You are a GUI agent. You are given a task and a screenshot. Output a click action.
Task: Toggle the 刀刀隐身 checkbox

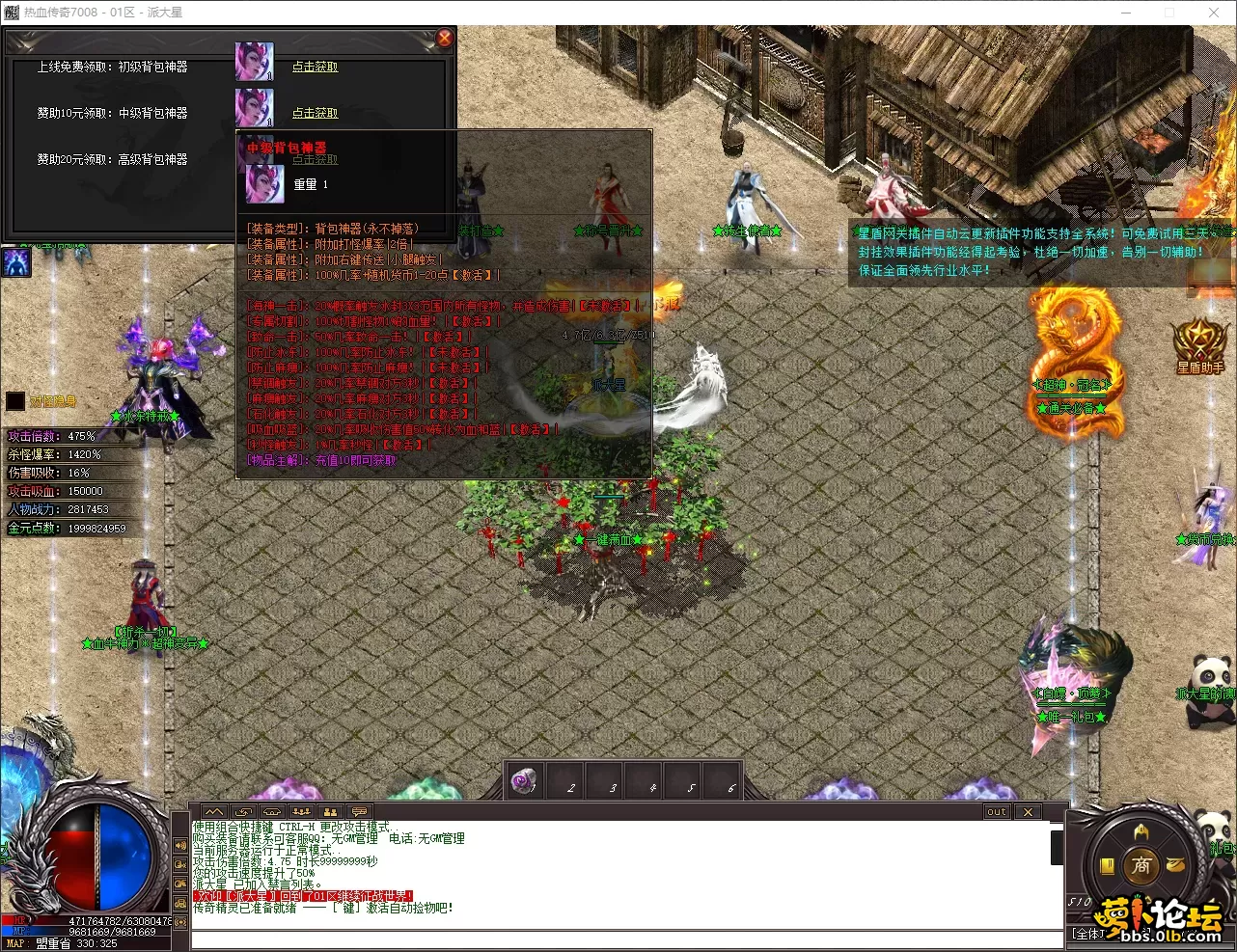(x=15, y=401)
